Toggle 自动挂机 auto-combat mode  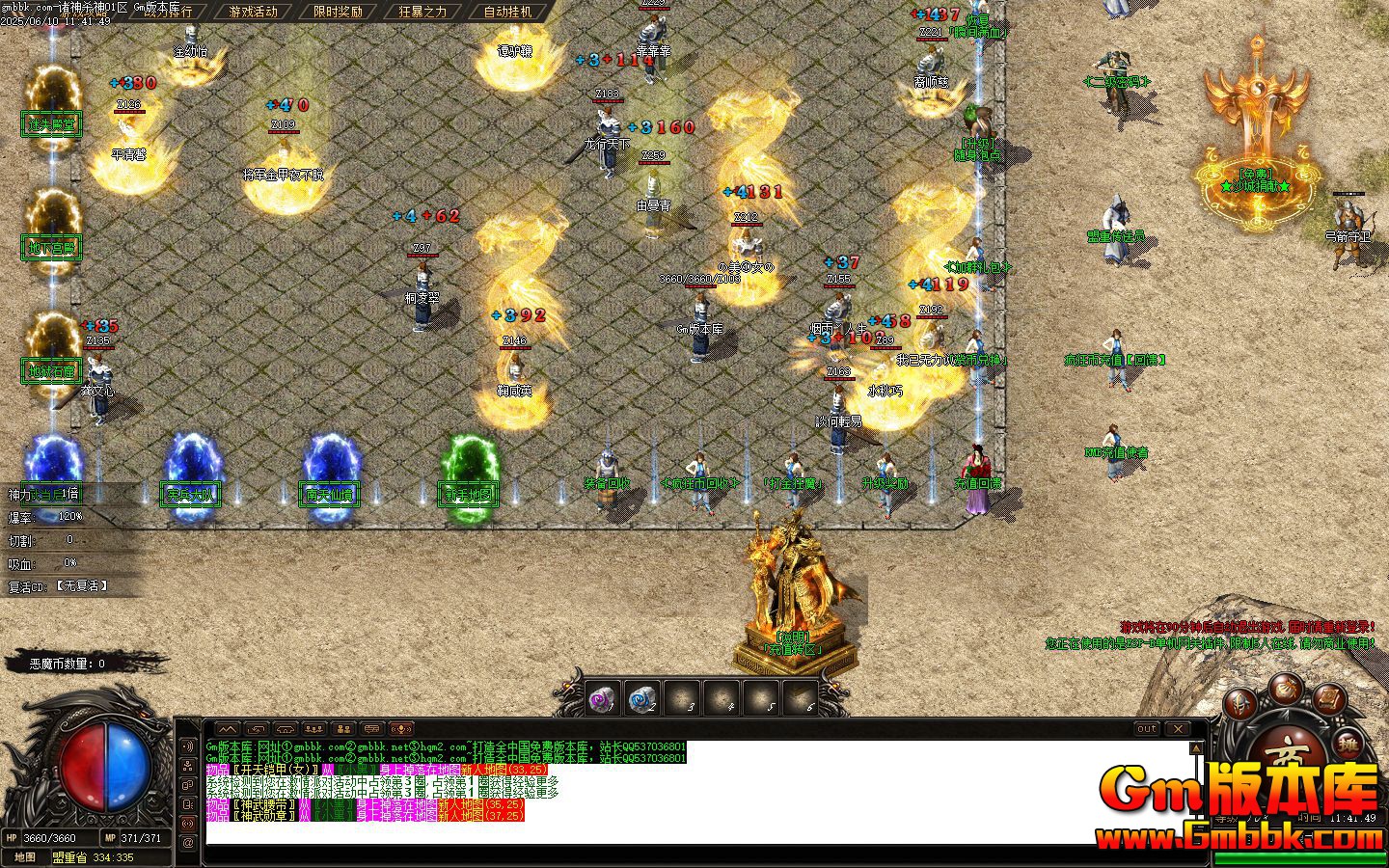[508, 14]
